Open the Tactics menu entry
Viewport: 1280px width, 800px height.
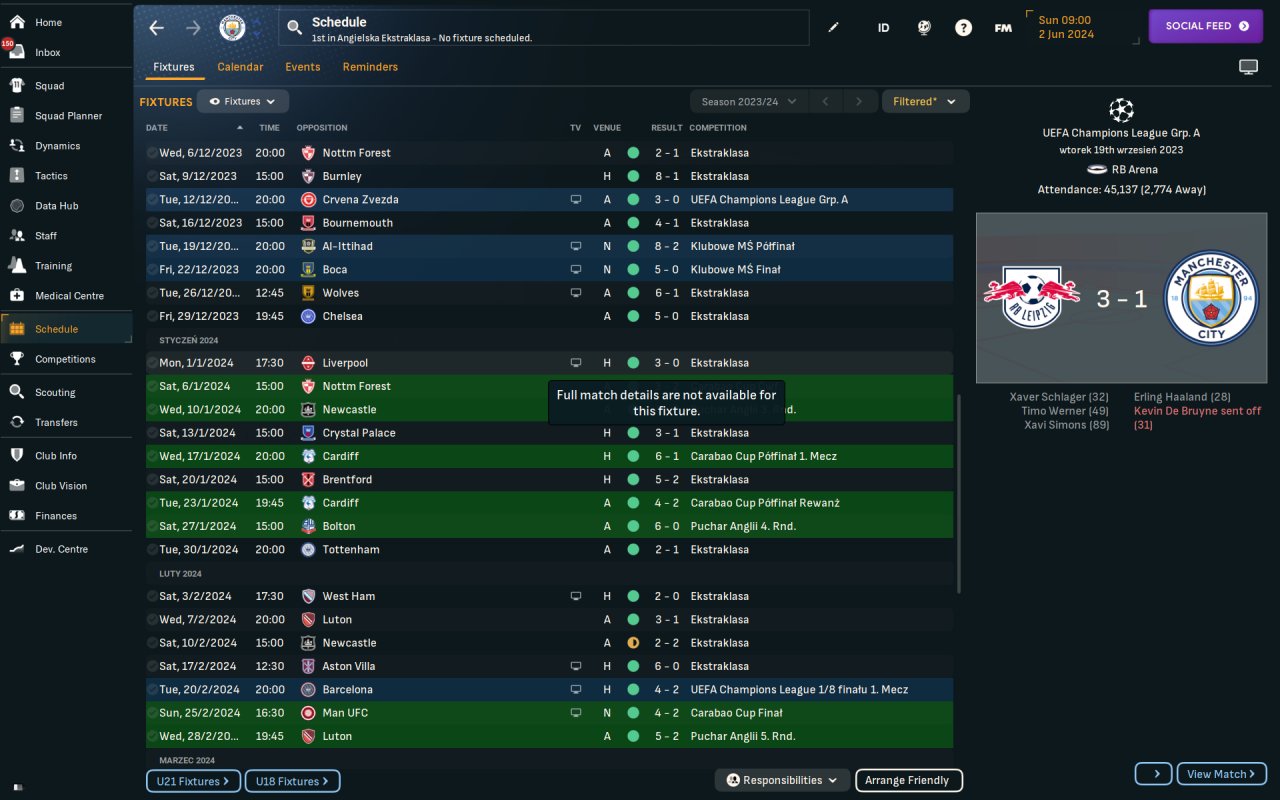[51, 176]
